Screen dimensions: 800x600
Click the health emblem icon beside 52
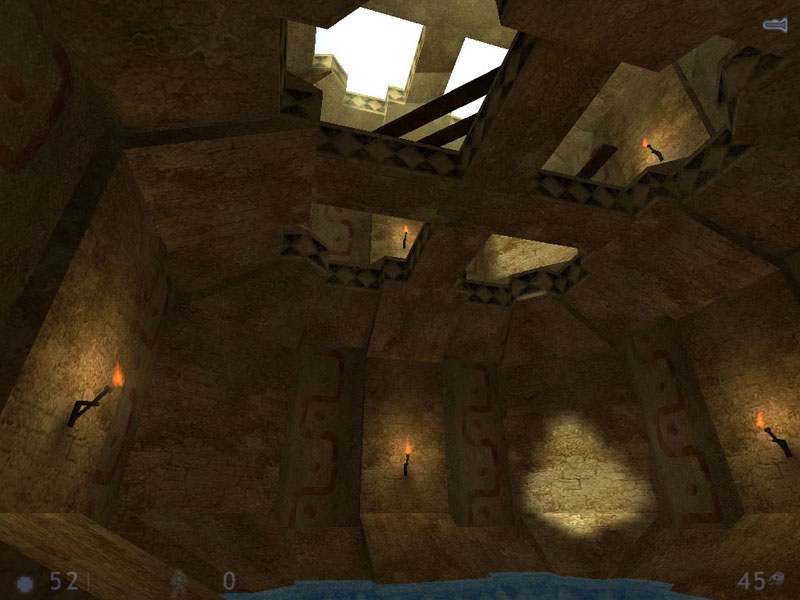[26, 582]
